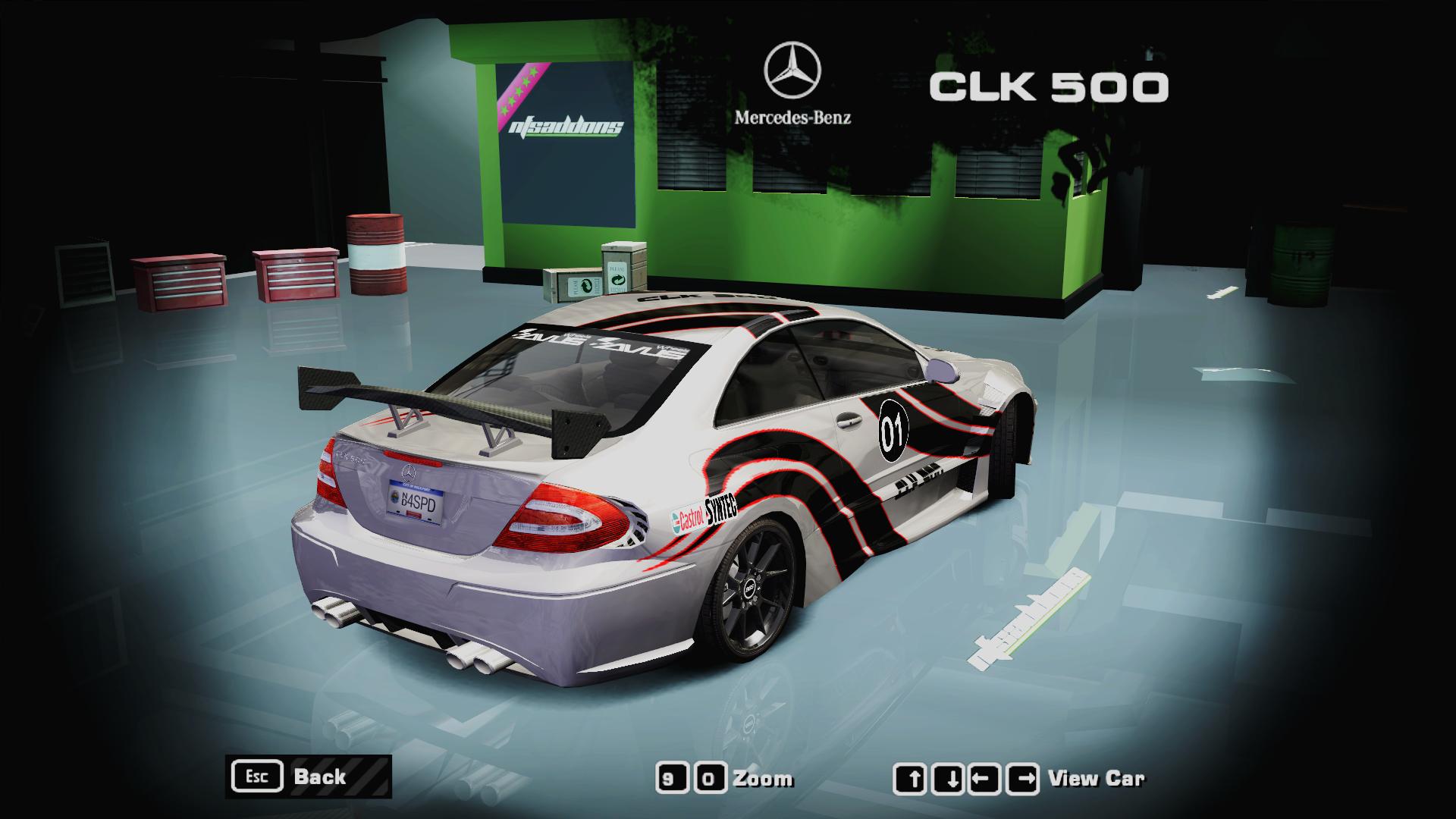Click the left arrow key icon

tap(985, 776)
